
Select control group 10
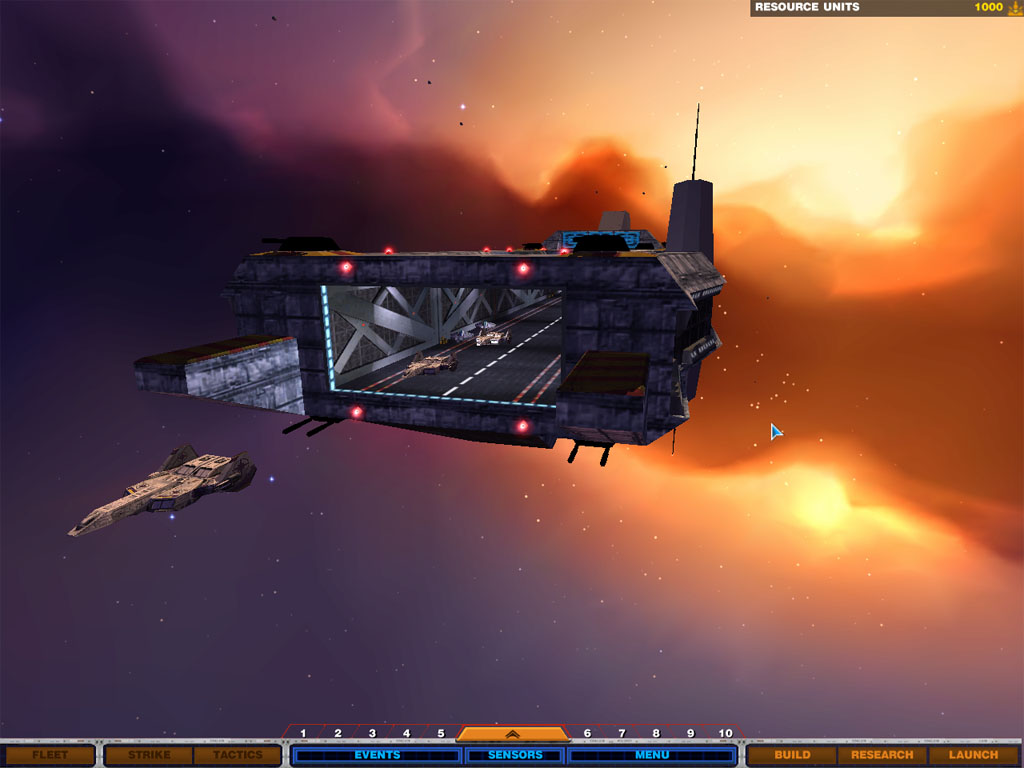point(726,734)
